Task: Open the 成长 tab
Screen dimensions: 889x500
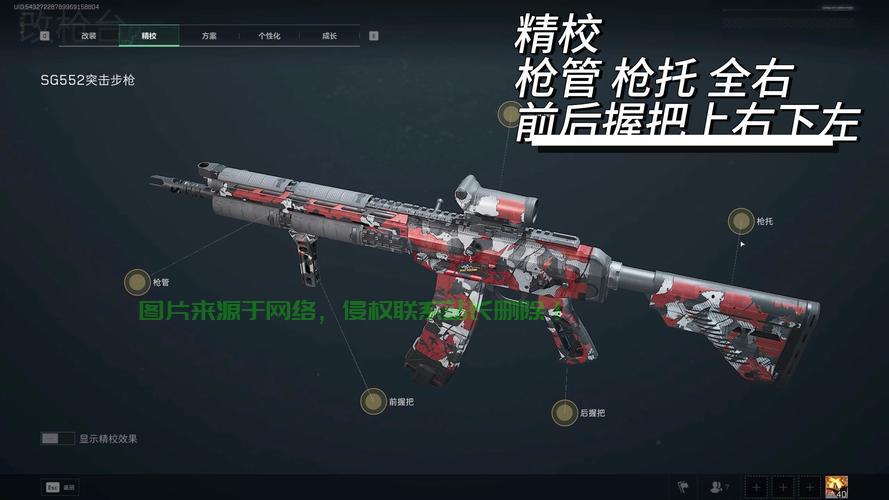Action: click(x=329, y=36)
